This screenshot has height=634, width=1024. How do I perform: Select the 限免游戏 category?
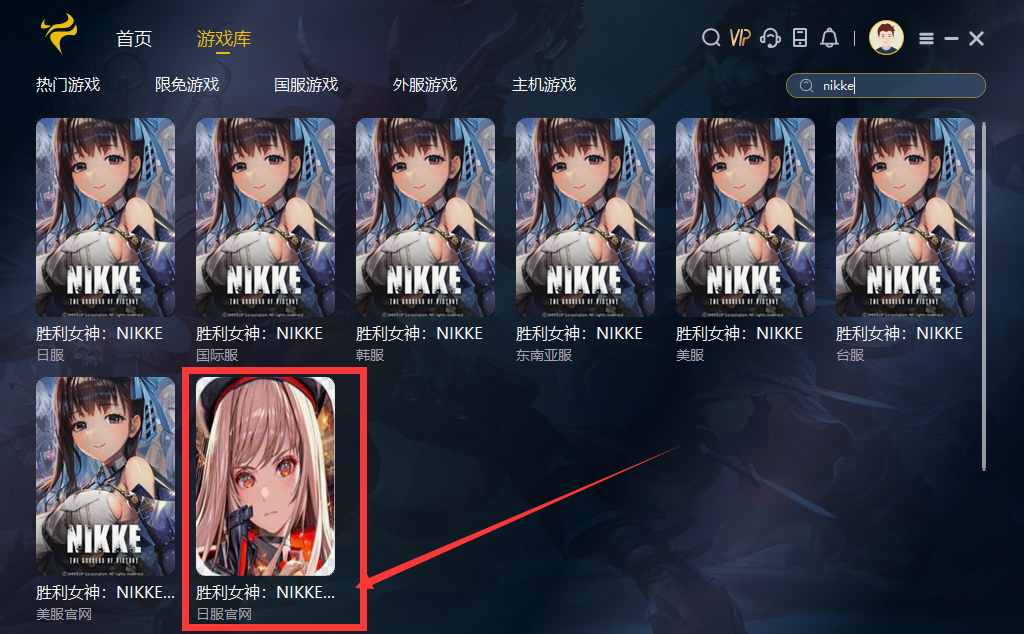[187, 85]
